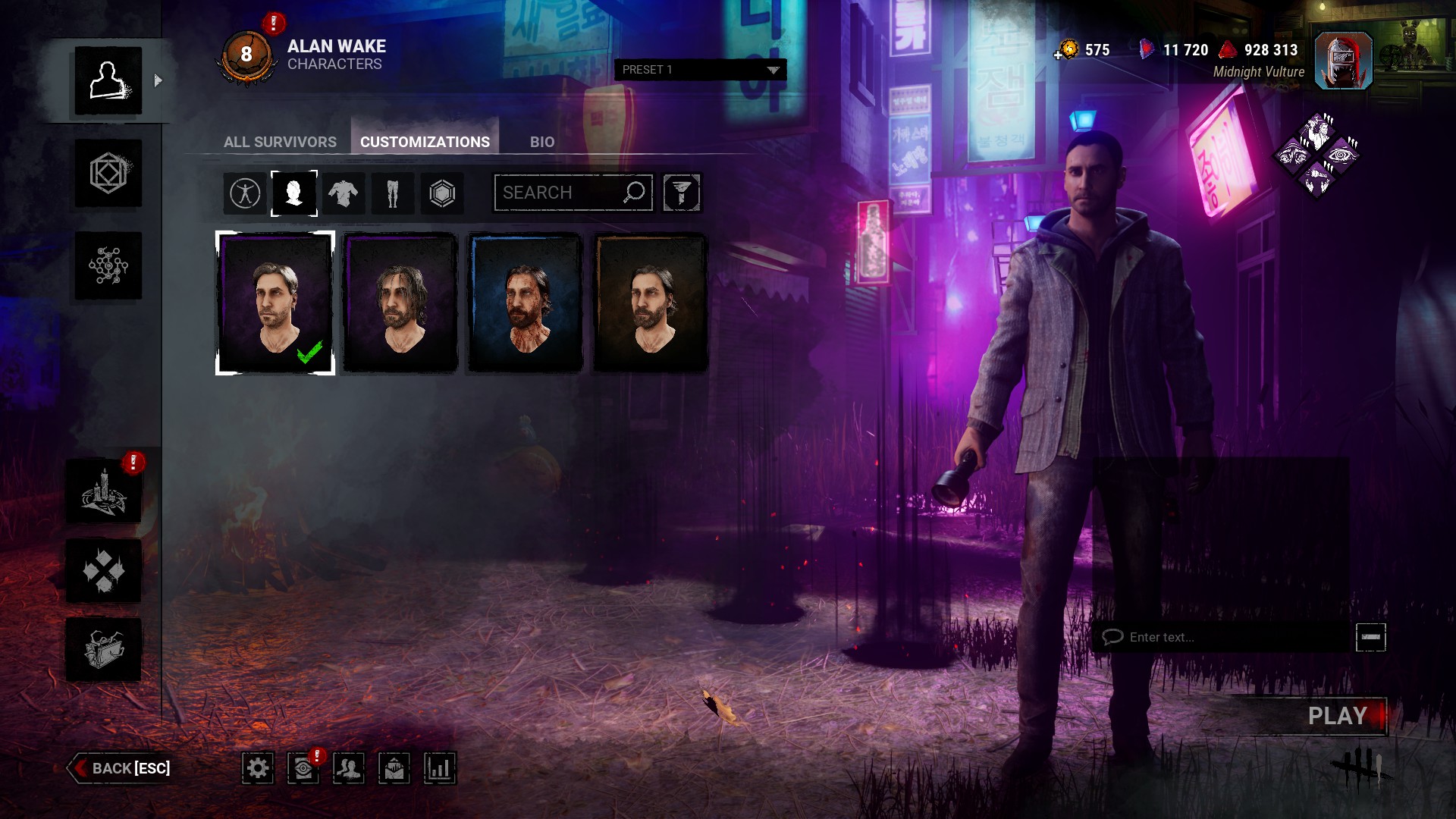
Task: Open the statistics bar chart icon
Action: point(439,768)
